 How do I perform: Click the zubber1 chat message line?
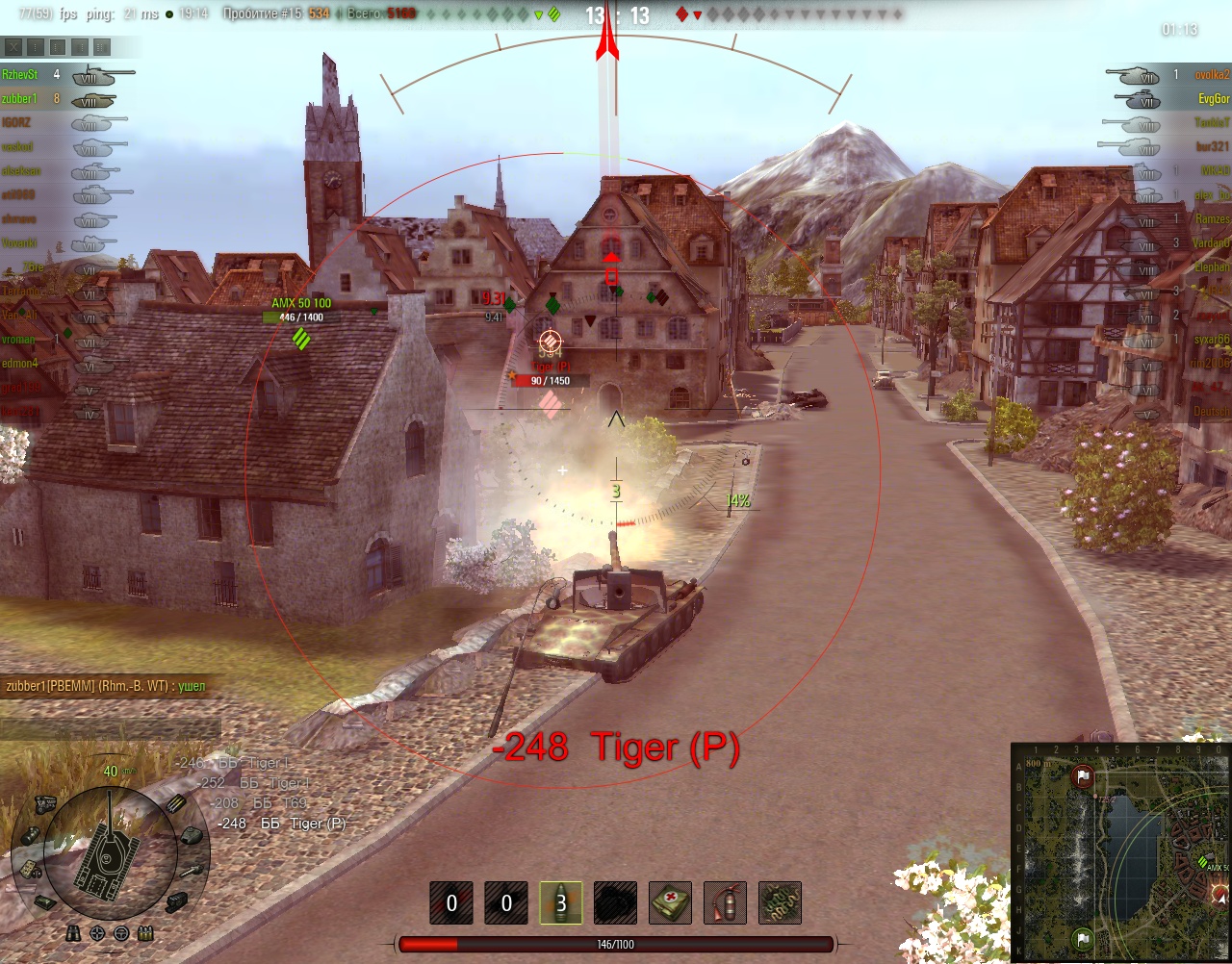(106, 686)
